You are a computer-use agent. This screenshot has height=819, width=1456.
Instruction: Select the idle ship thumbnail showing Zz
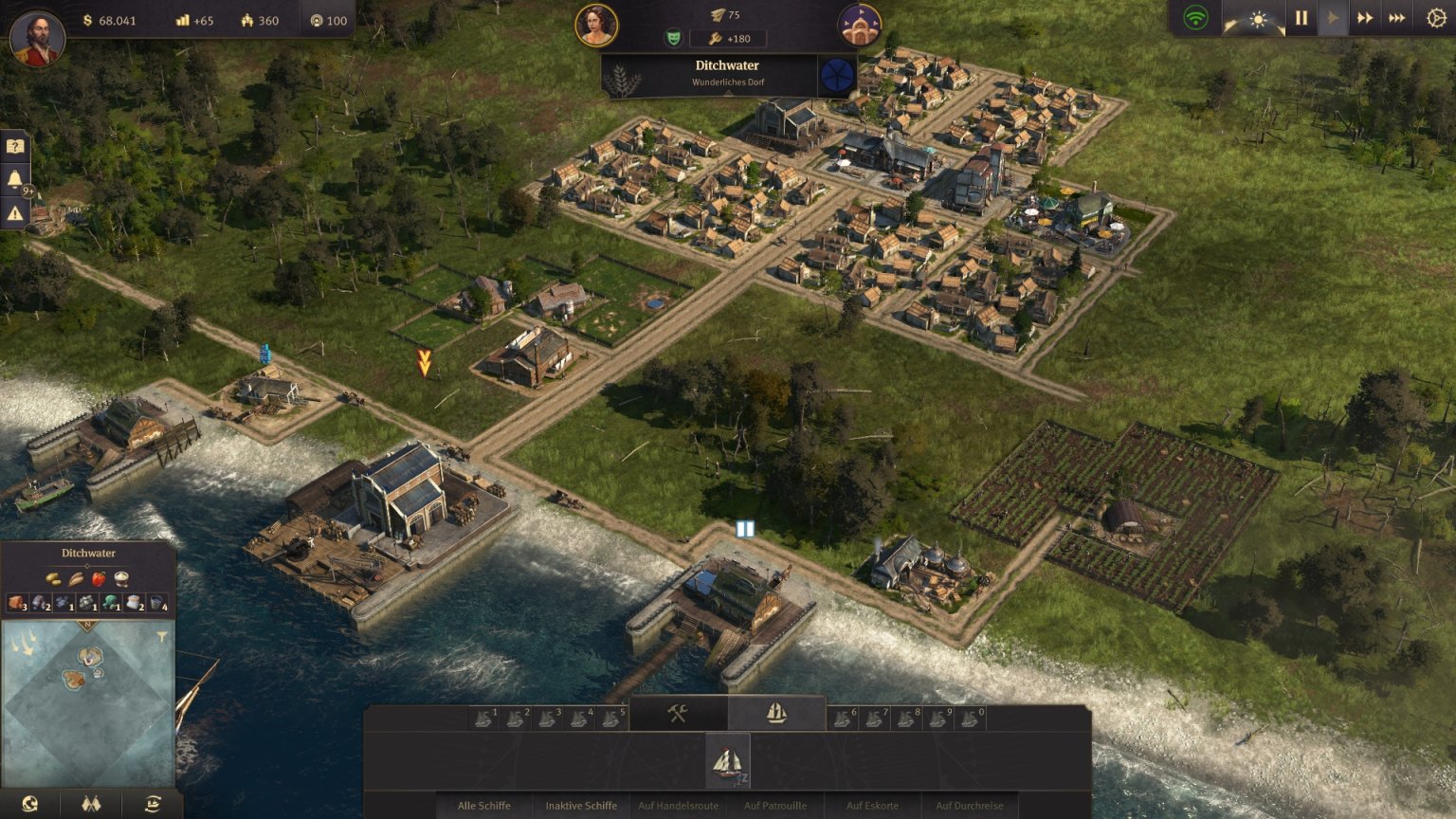(728, 761)
